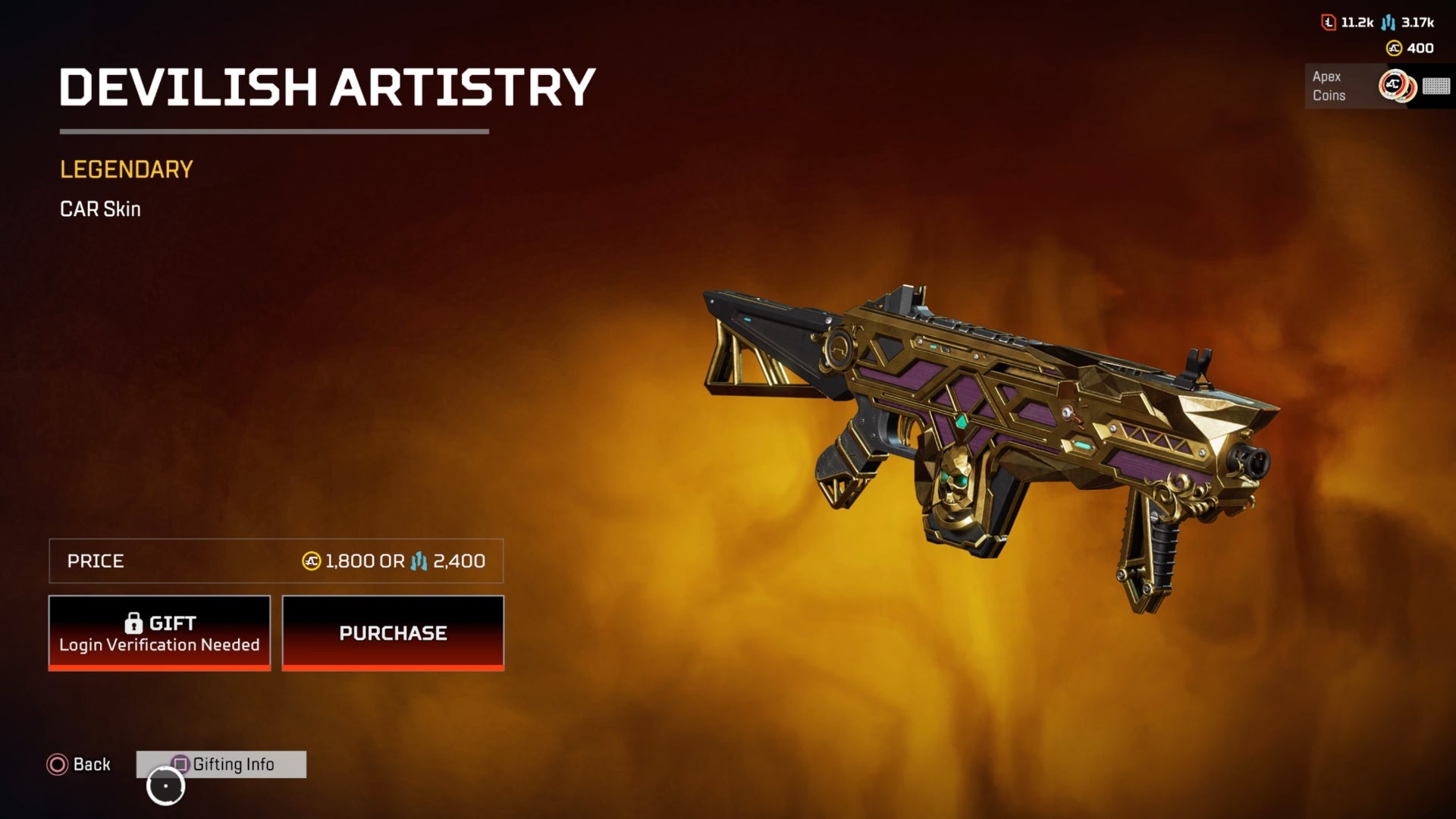The height and width of the screenshot is (819, 1456).
Task: Click the red Legend Tokens balance icon
Action: tap(1329, 24)
